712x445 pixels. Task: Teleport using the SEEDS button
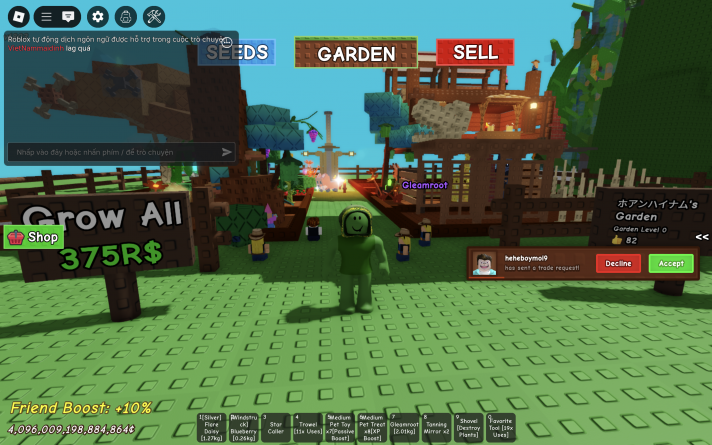point(236,52)
